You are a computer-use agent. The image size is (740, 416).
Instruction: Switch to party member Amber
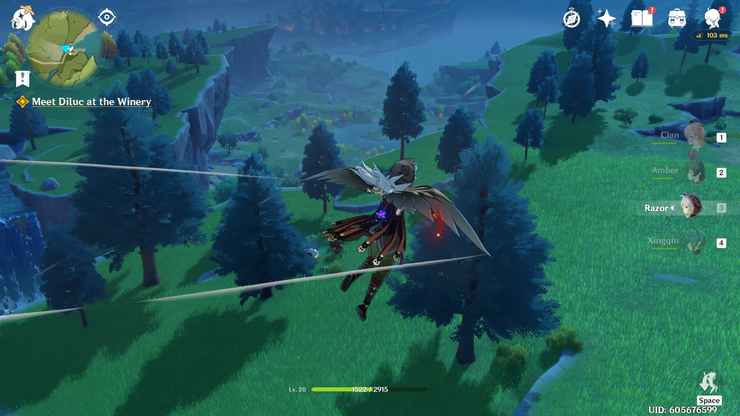694,172
